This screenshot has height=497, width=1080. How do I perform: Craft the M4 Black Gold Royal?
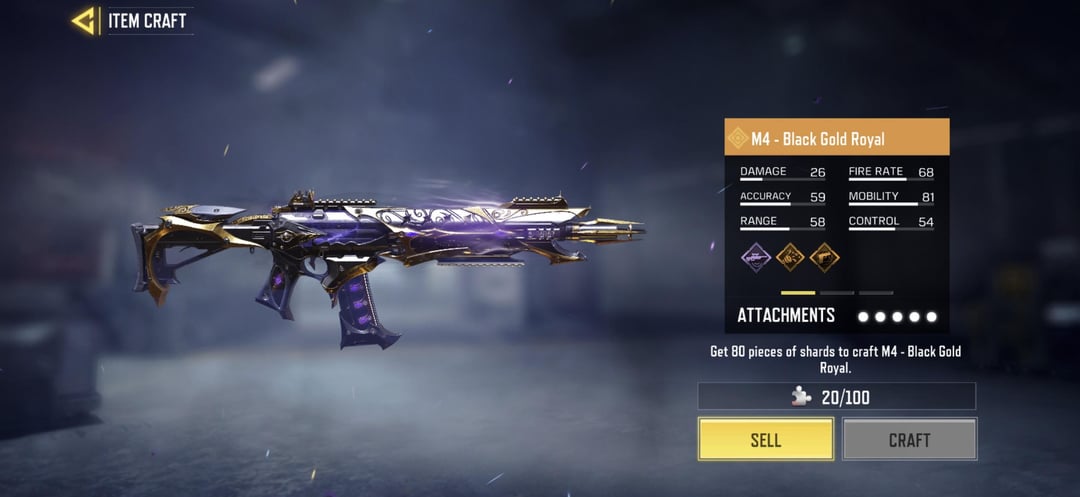909,439
